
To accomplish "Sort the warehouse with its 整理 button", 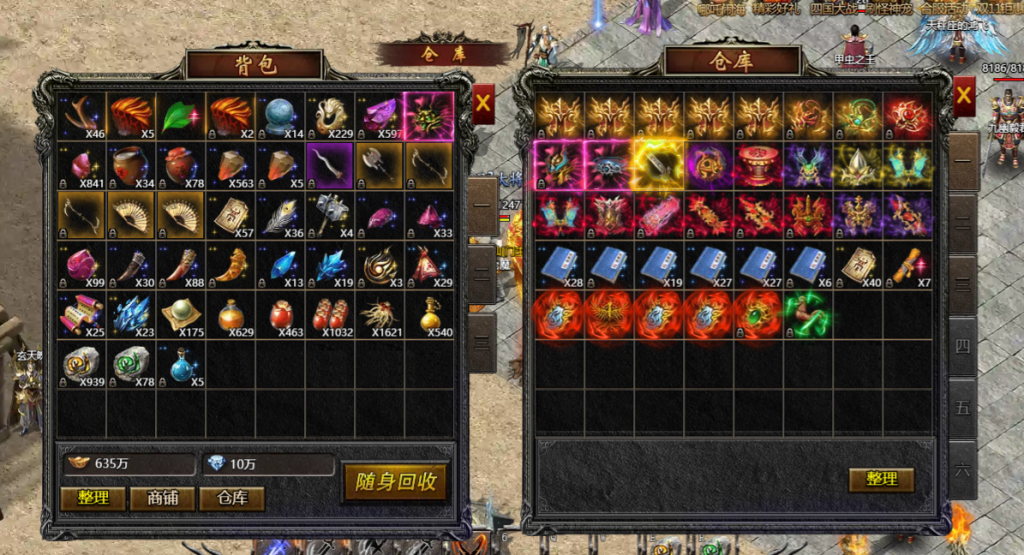I will click(881, 479).
